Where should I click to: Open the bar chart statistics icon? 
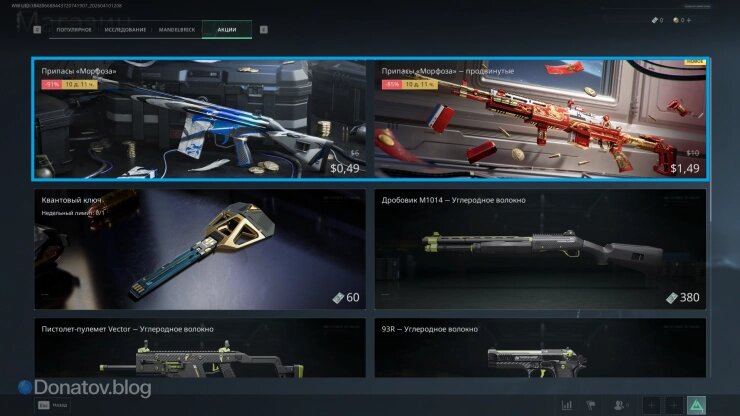click(x=567, y=405)
